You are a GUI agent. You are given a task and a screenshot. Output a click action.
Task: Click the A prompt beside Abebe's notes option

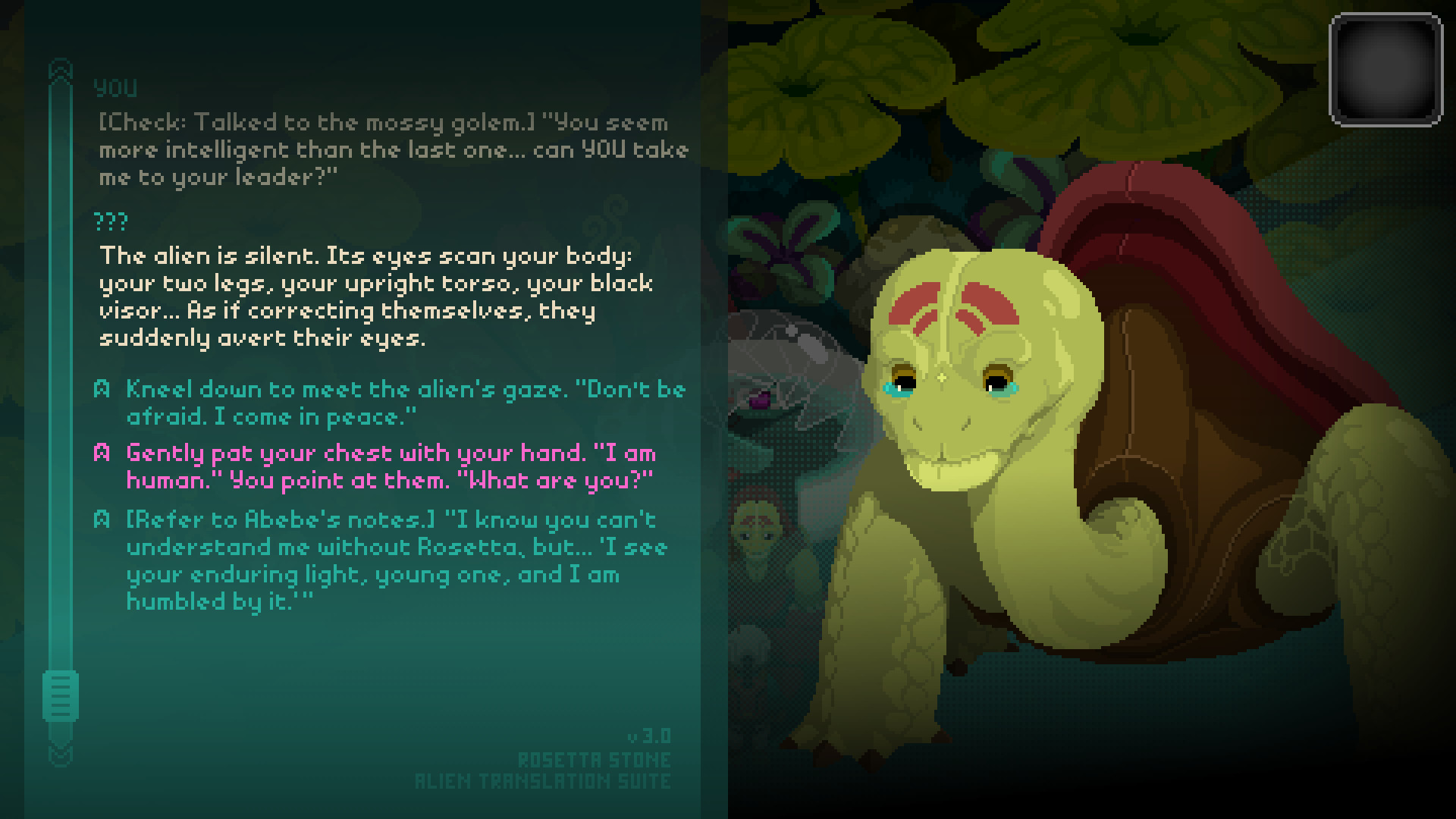coord(101,519)
